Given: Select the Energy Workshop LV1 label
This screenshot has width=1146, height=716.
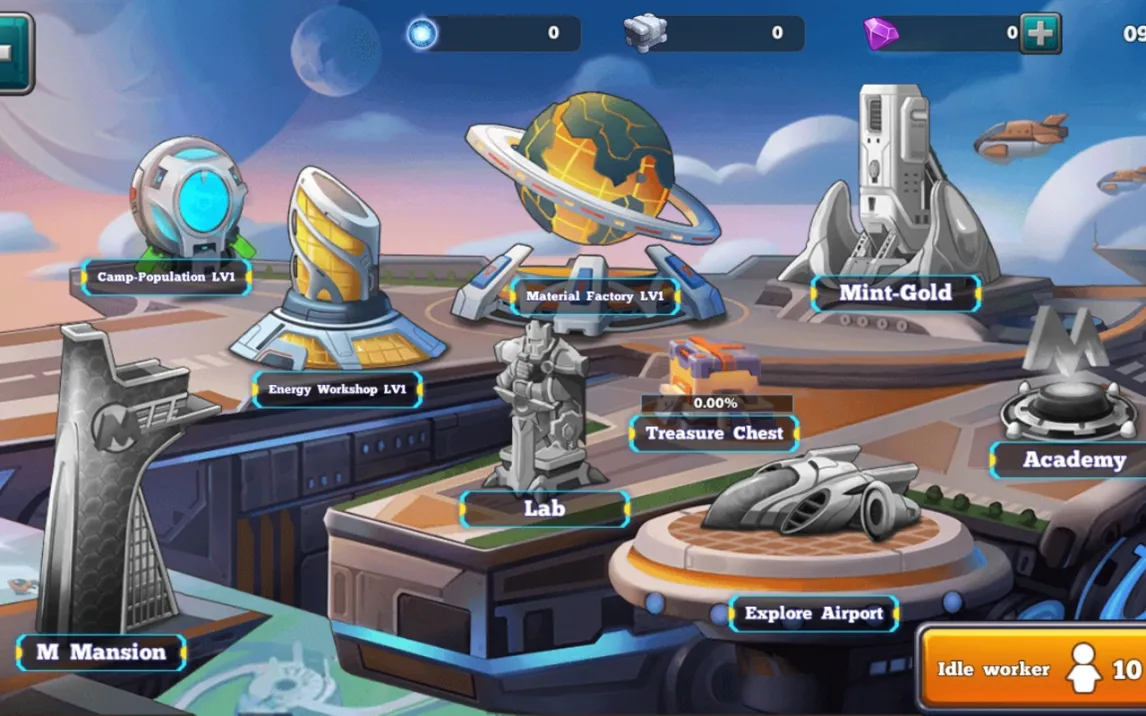Looking at the screenshot, I should (337, 389).
